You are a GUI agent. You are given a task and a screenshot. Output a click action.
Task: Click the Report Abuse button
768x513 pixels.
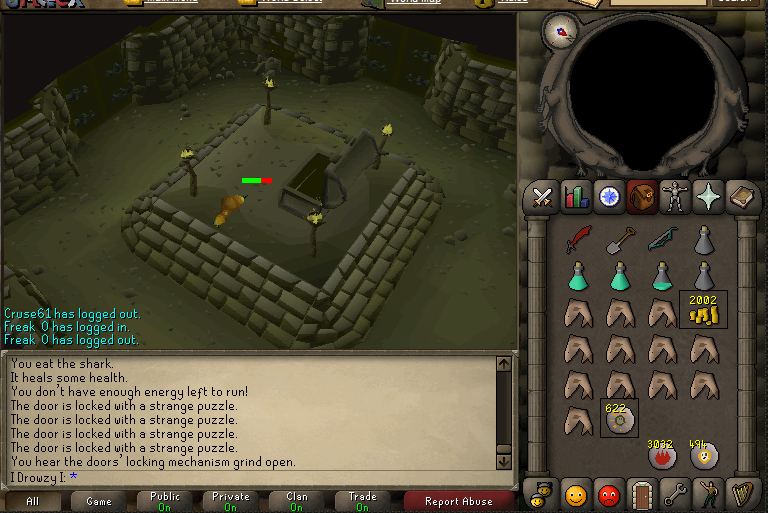pyautogui.click(x=458, y=502)
